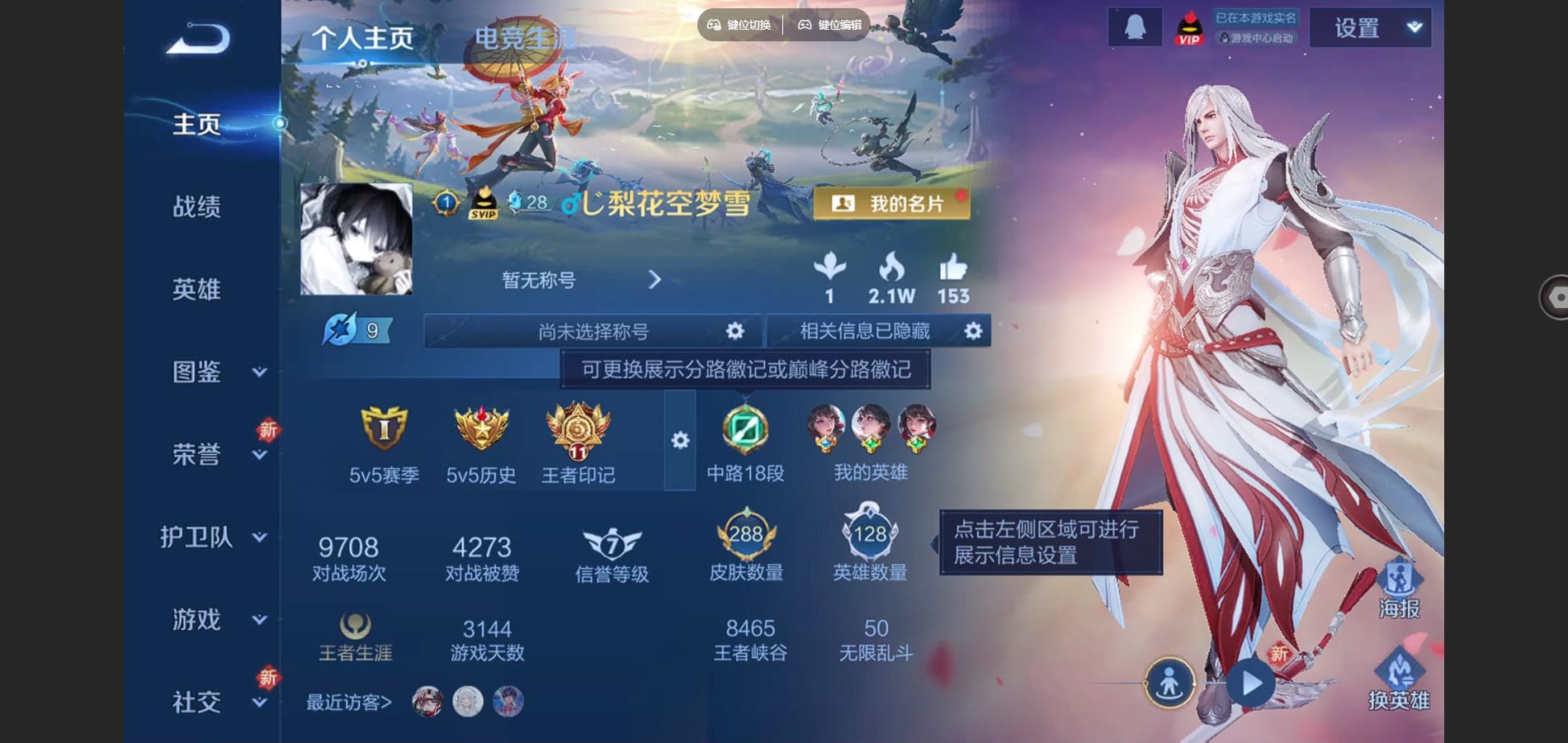Click the VIP flame icon
The image size is (1568, 743).
pos(1188,27)
